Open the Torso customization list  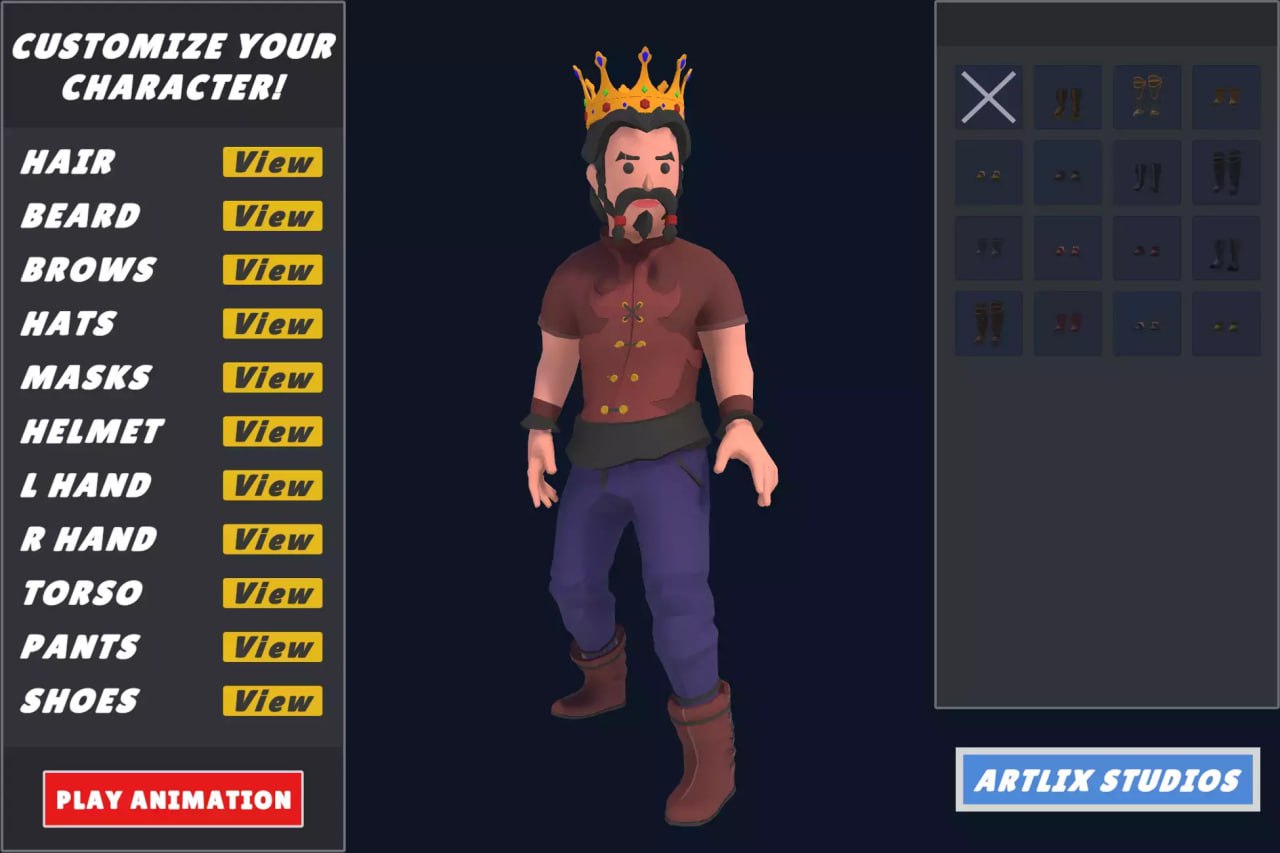(271, 593)
